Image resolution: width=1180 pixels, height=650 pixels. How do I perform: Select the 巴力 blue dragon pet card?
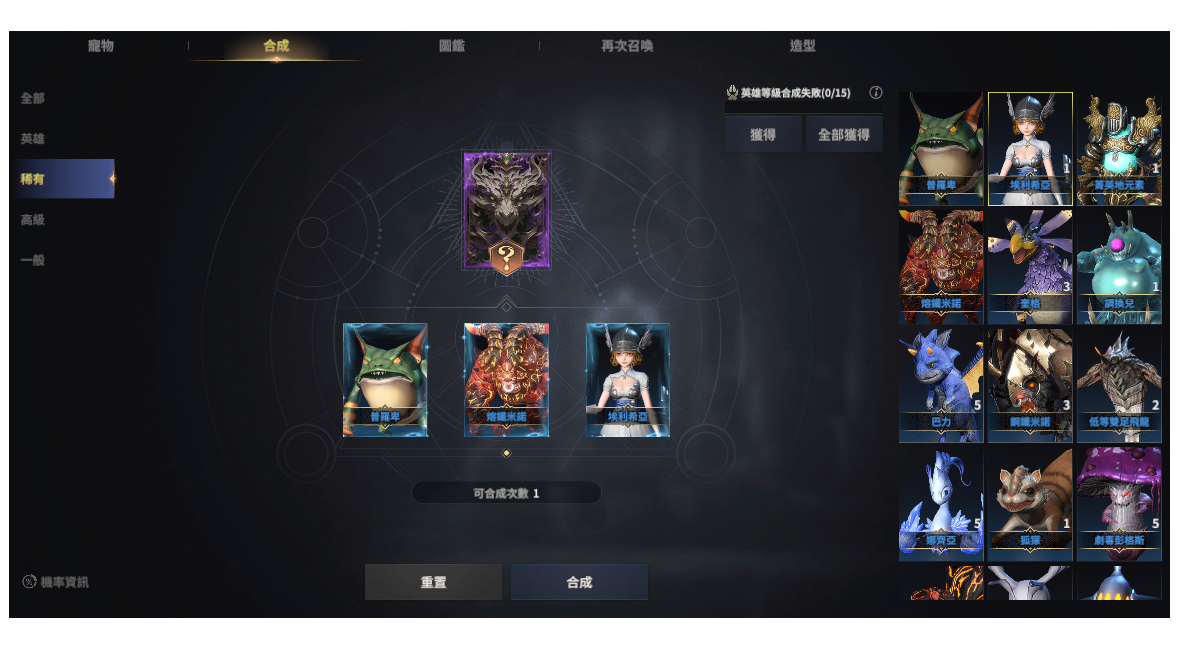[x=941, y=385]
